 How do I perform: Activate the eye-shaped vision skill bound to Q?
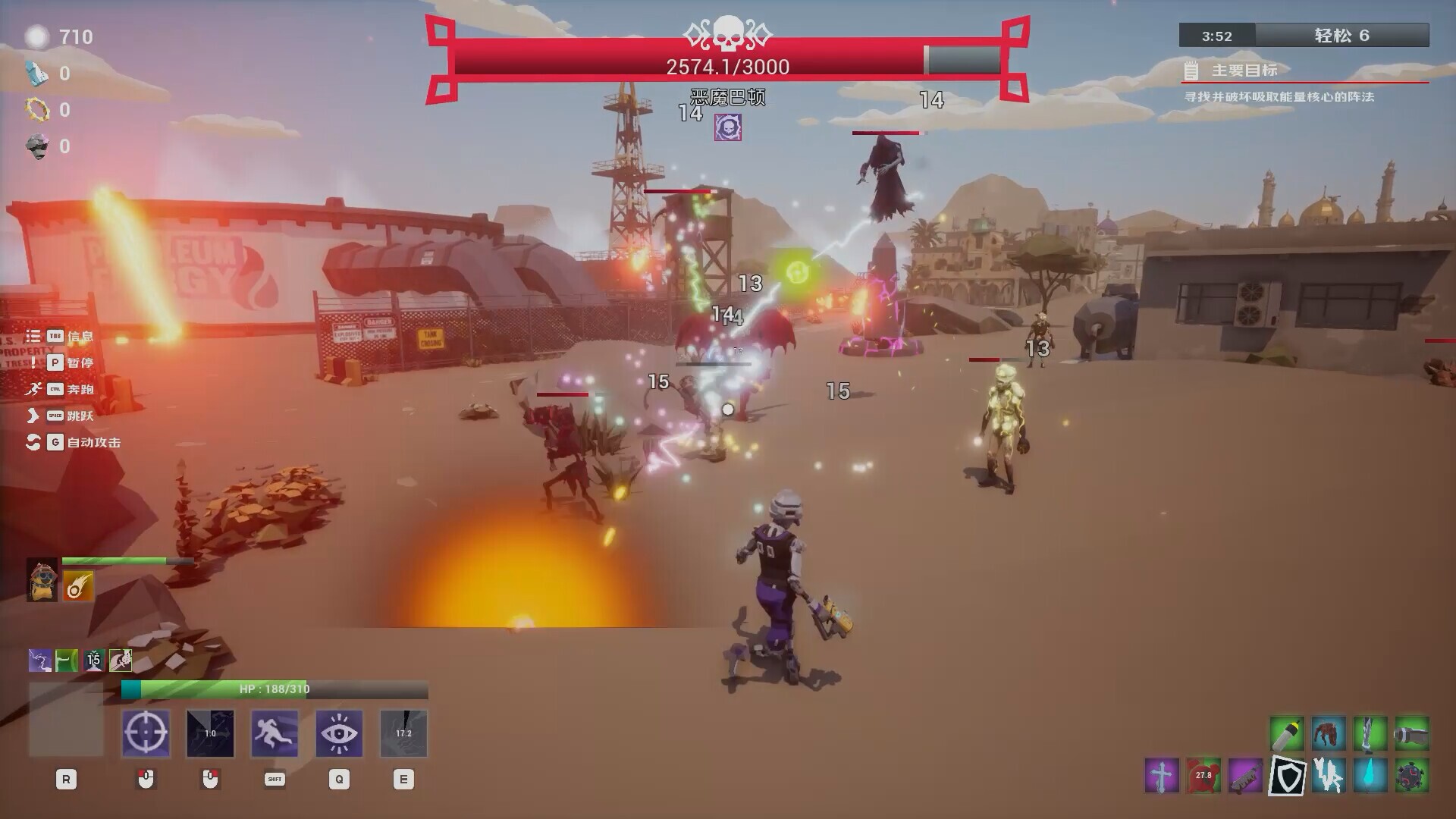coord(339,733)
